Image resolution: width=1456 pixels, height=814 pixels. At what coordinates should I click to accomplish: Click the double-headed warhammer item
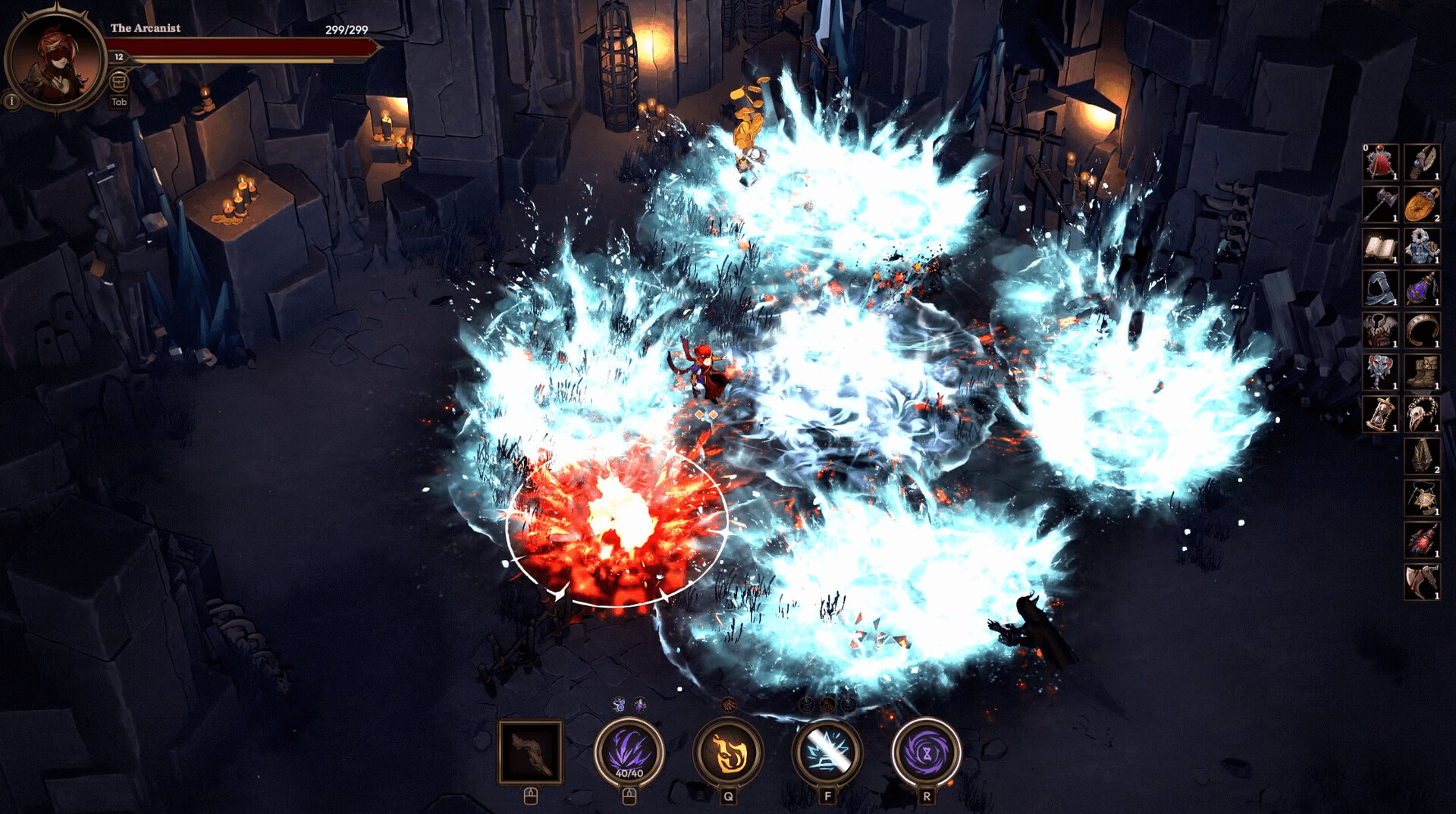click(1380, 204)
